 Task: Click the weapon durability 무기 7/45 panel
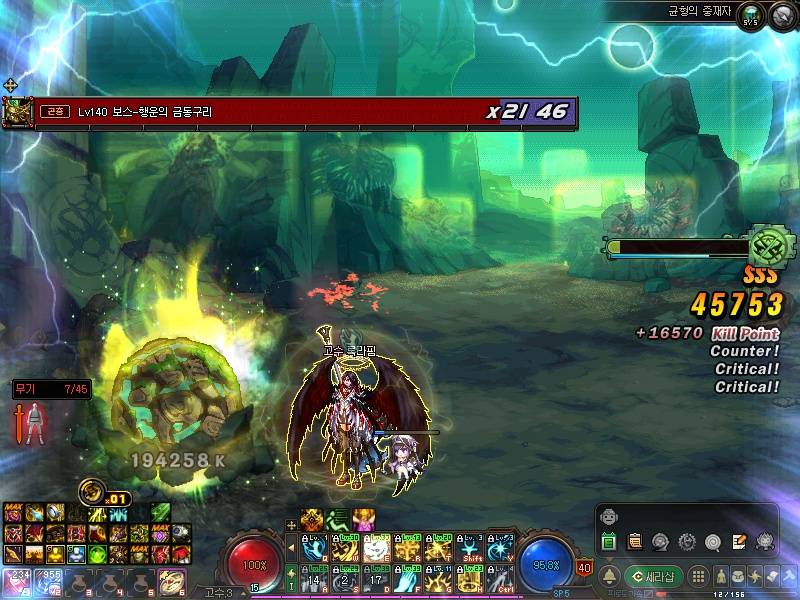tap(50, 390)
